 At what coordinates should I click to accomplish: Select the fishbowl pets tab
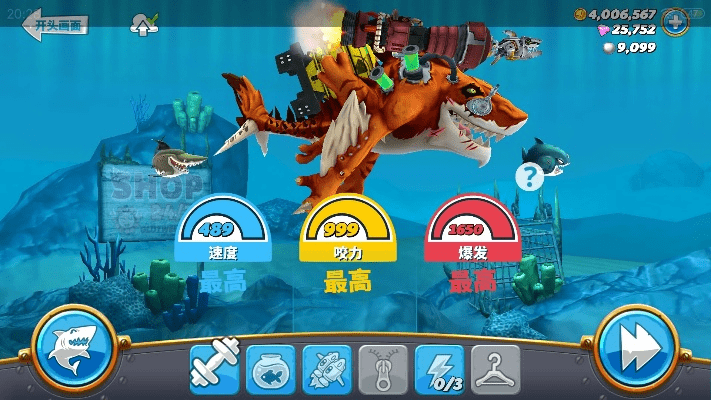[271, 369]
